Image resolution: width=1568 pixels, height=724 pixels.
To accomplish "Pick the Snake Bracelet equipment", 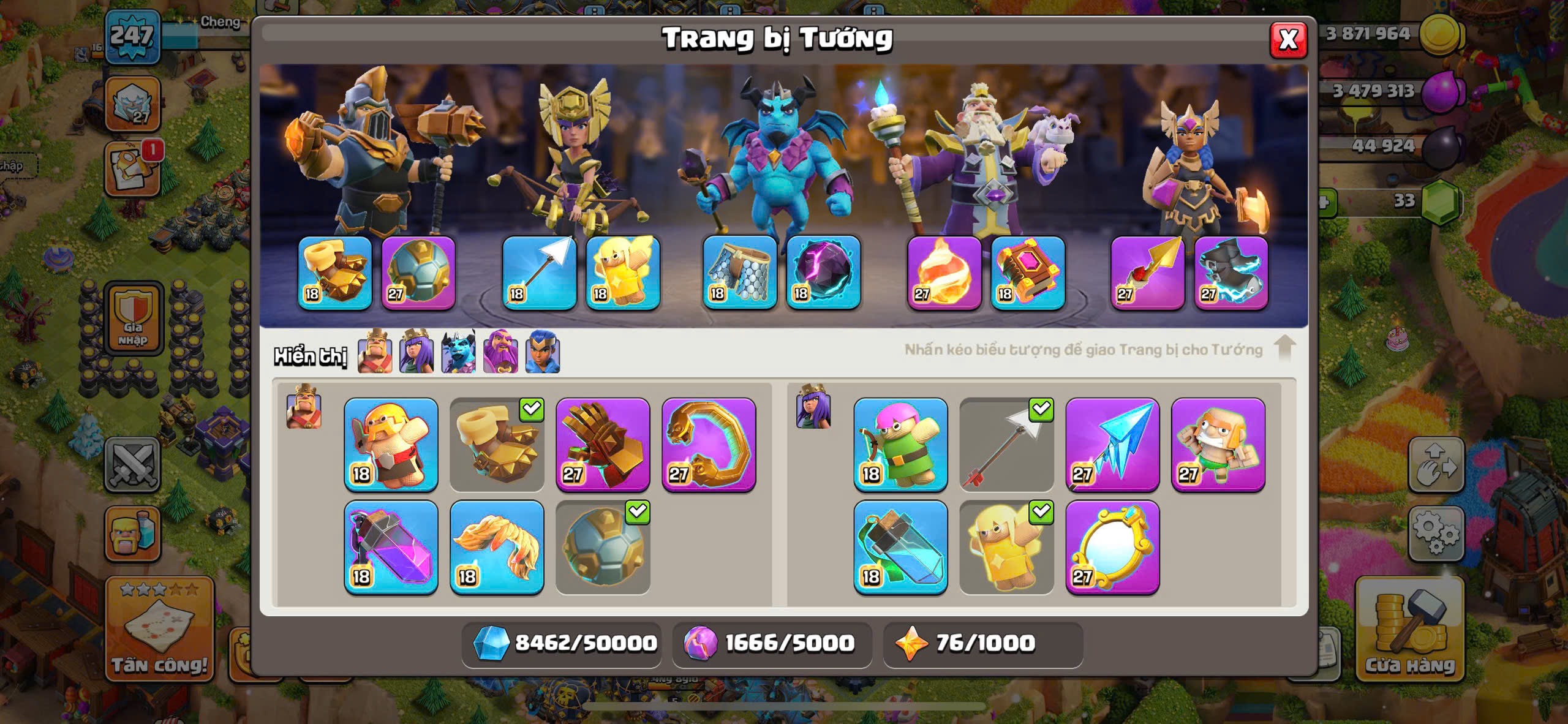I will click(709, 445).
